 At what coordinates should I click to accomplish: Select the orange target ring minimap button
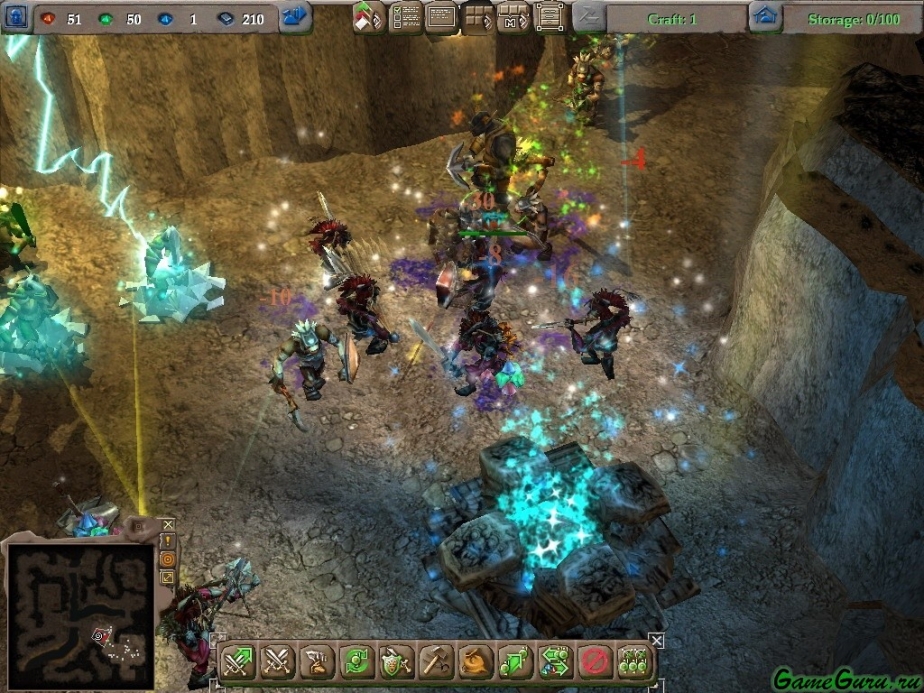168,559
